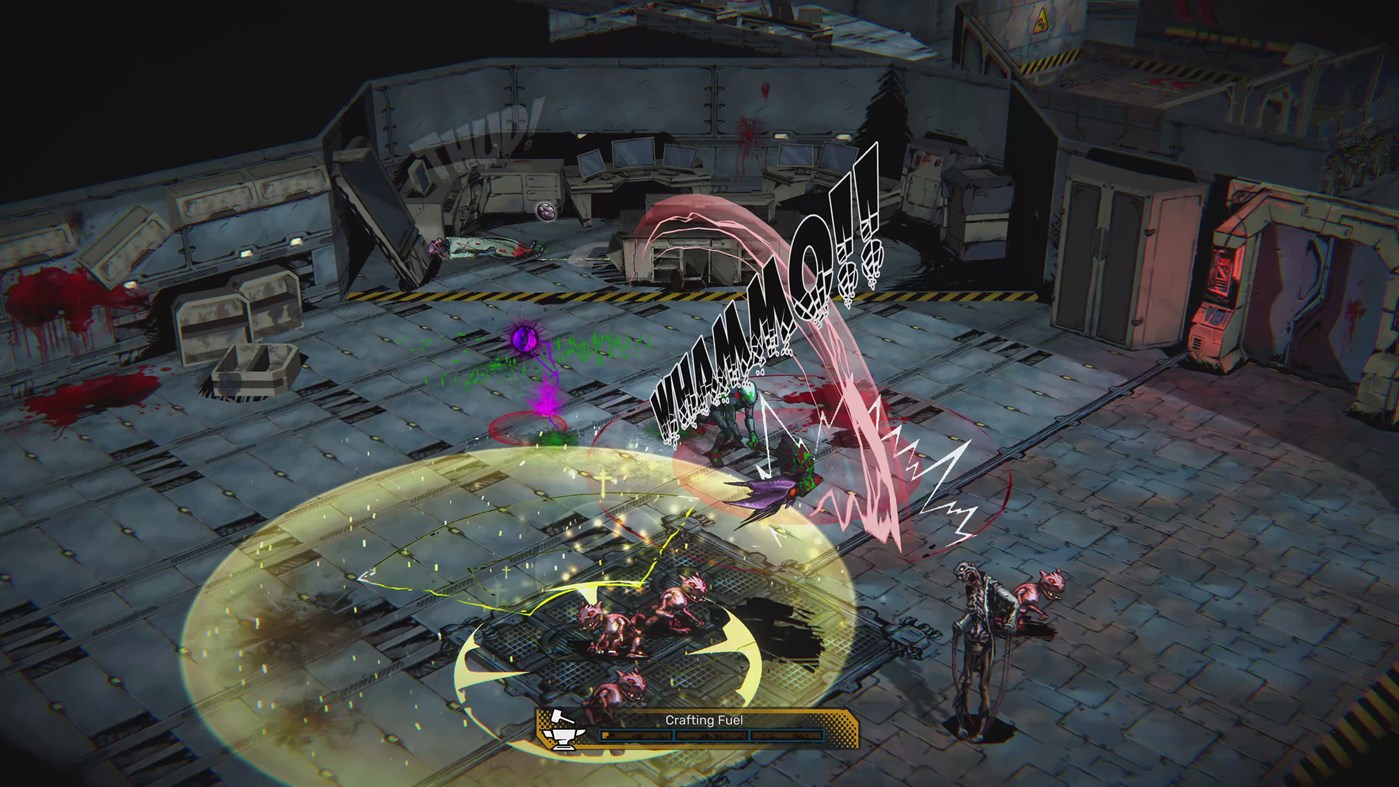Toggle the third Crafting Fuel segment
This screenshot has width=1399, height=787.
point(785,734)
